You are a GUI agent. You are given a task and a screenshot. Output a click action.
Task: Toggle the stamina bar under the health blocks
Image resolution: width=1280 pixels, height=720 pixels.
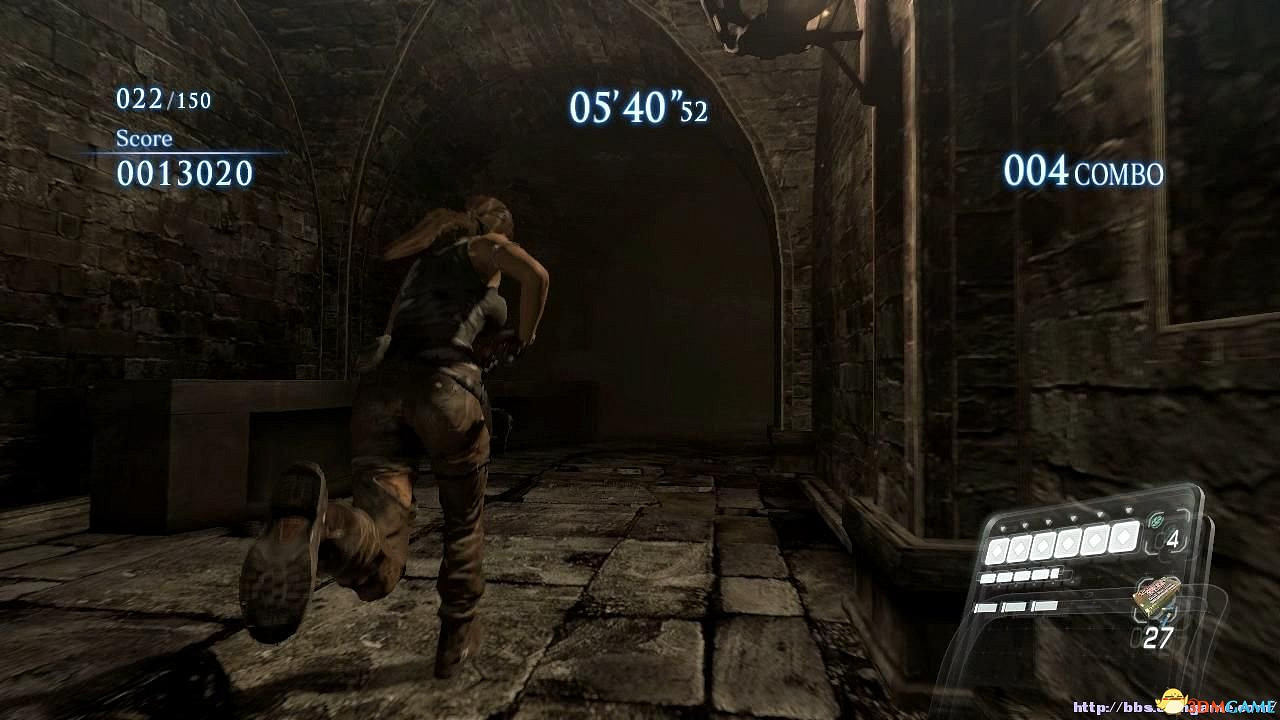click(x=1017, y=575)
